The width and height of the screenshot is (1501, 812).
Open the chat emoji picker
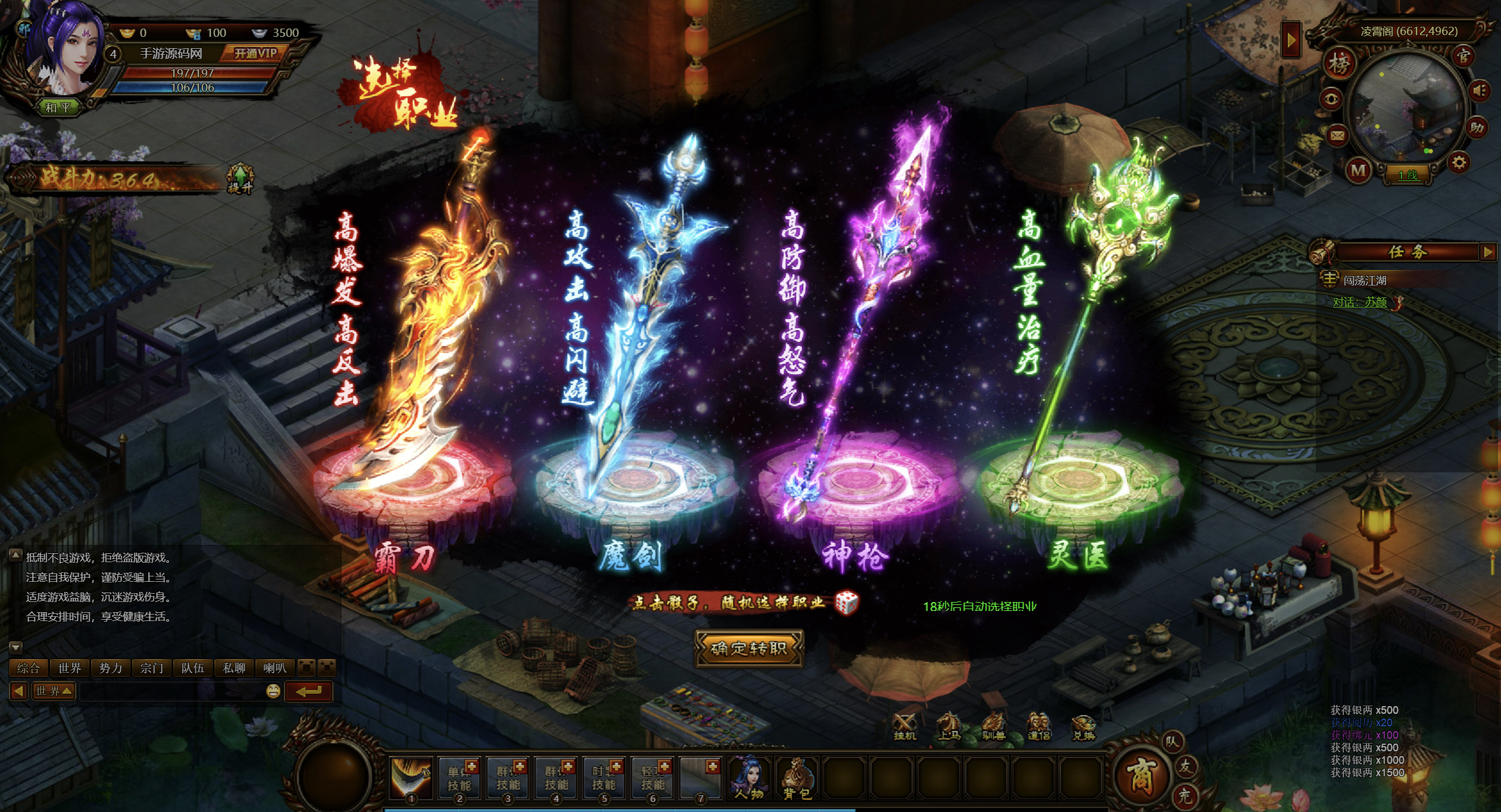(x=273, y=691)
